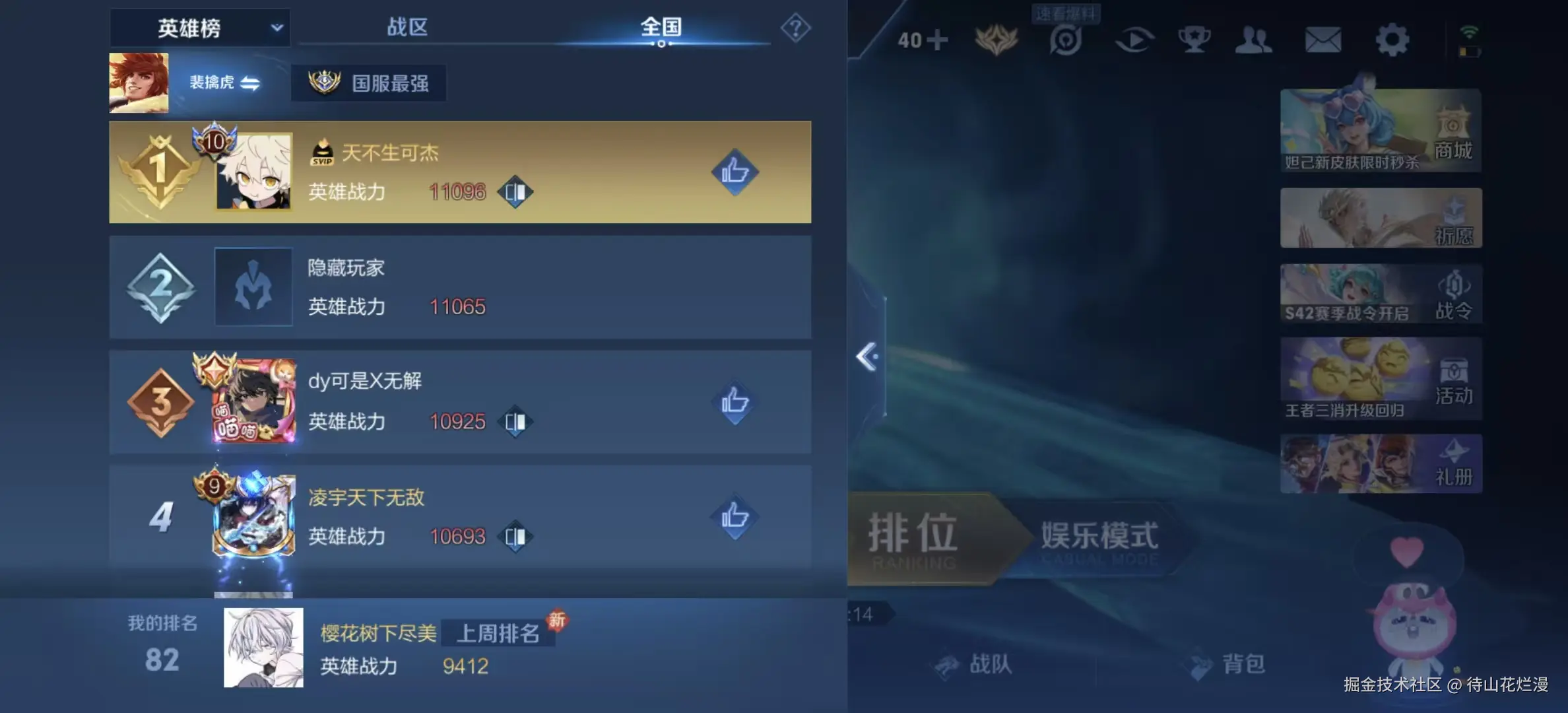Open the 英雄榜 dropdown

(x=200, y=27)
